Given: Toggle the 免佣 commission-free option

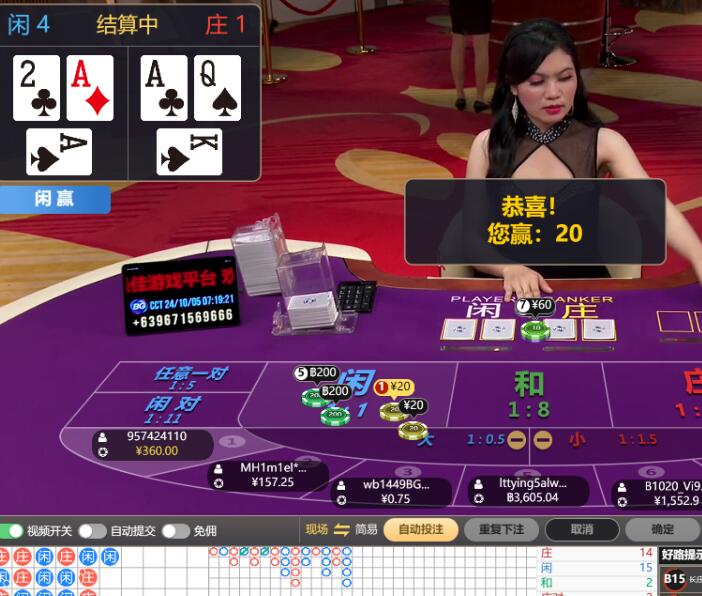Looking at the screenshot, I should click(x=175, y=531).
